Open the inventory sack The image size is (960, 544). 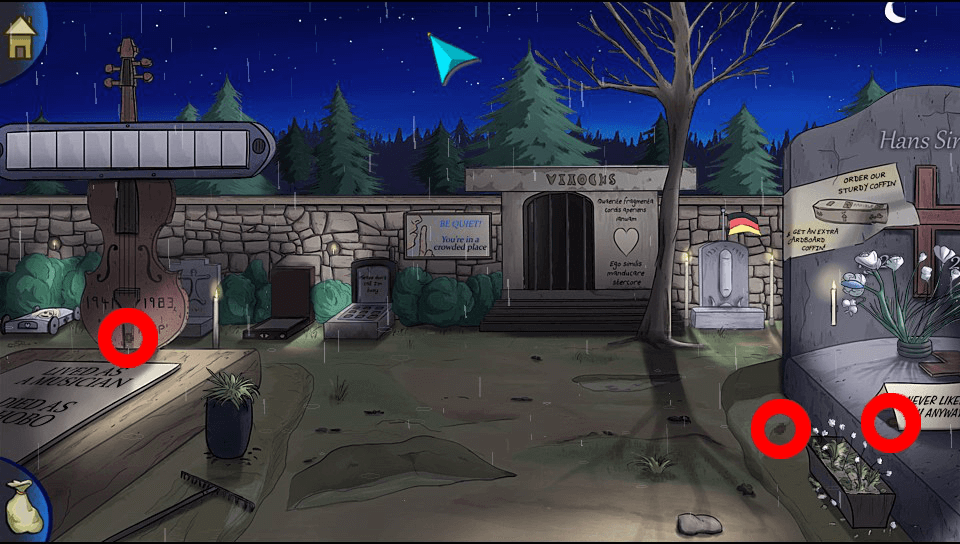coord(22,504)
